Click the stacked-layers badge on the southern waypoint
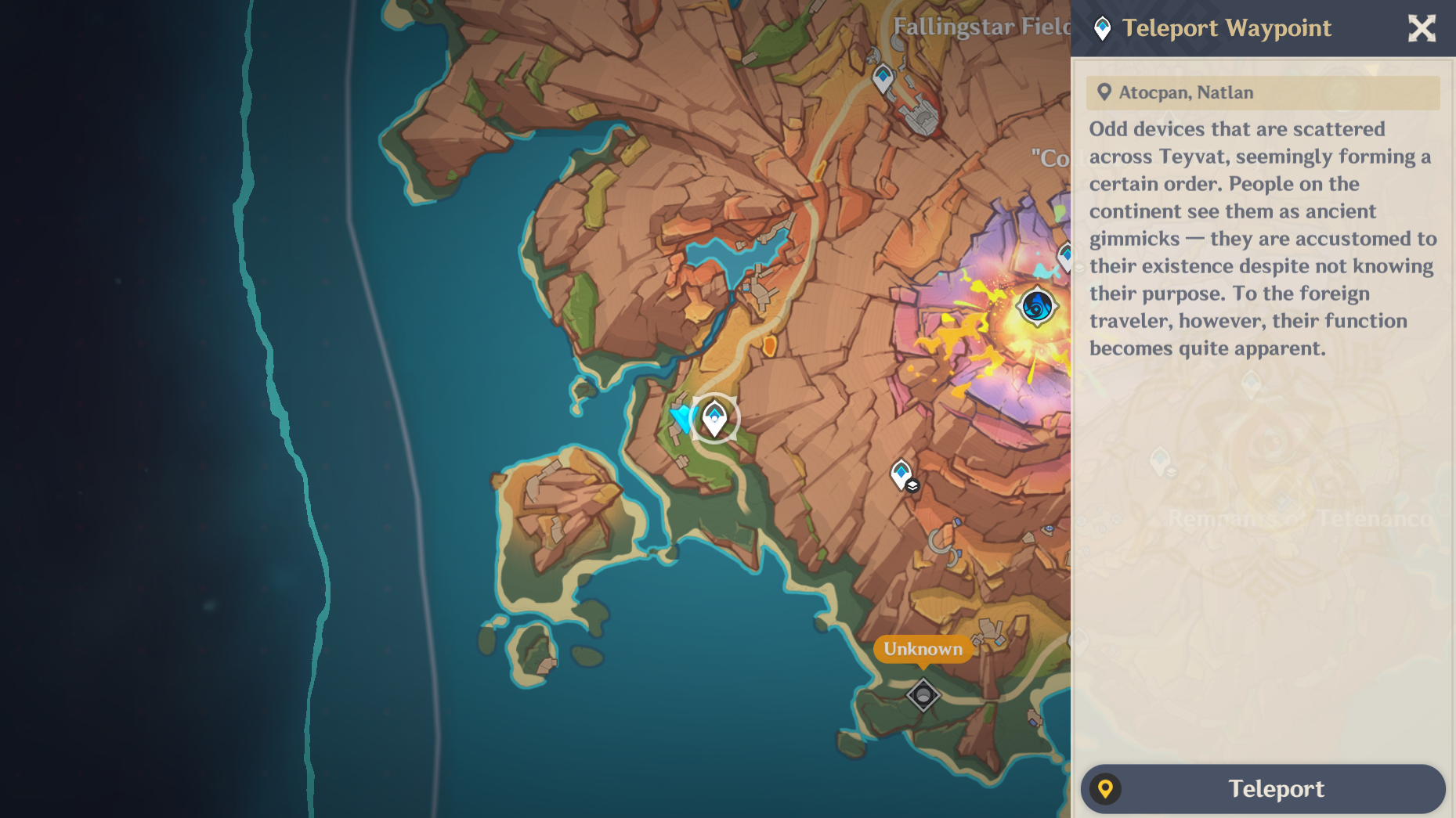 912,485
